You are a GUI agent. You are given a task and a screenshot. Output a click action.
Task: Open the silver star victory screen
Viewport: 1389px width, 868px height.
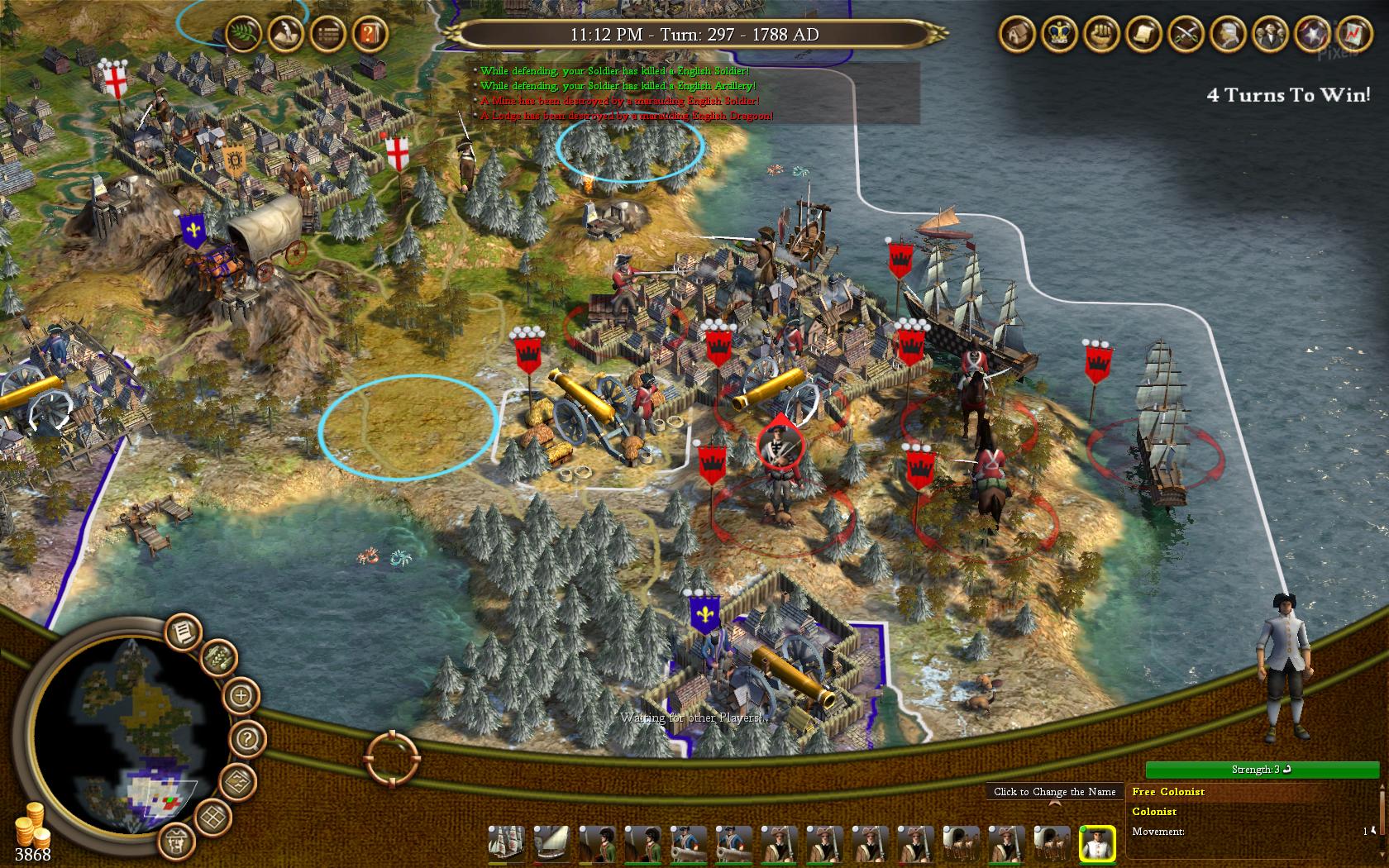[1311, 33]
